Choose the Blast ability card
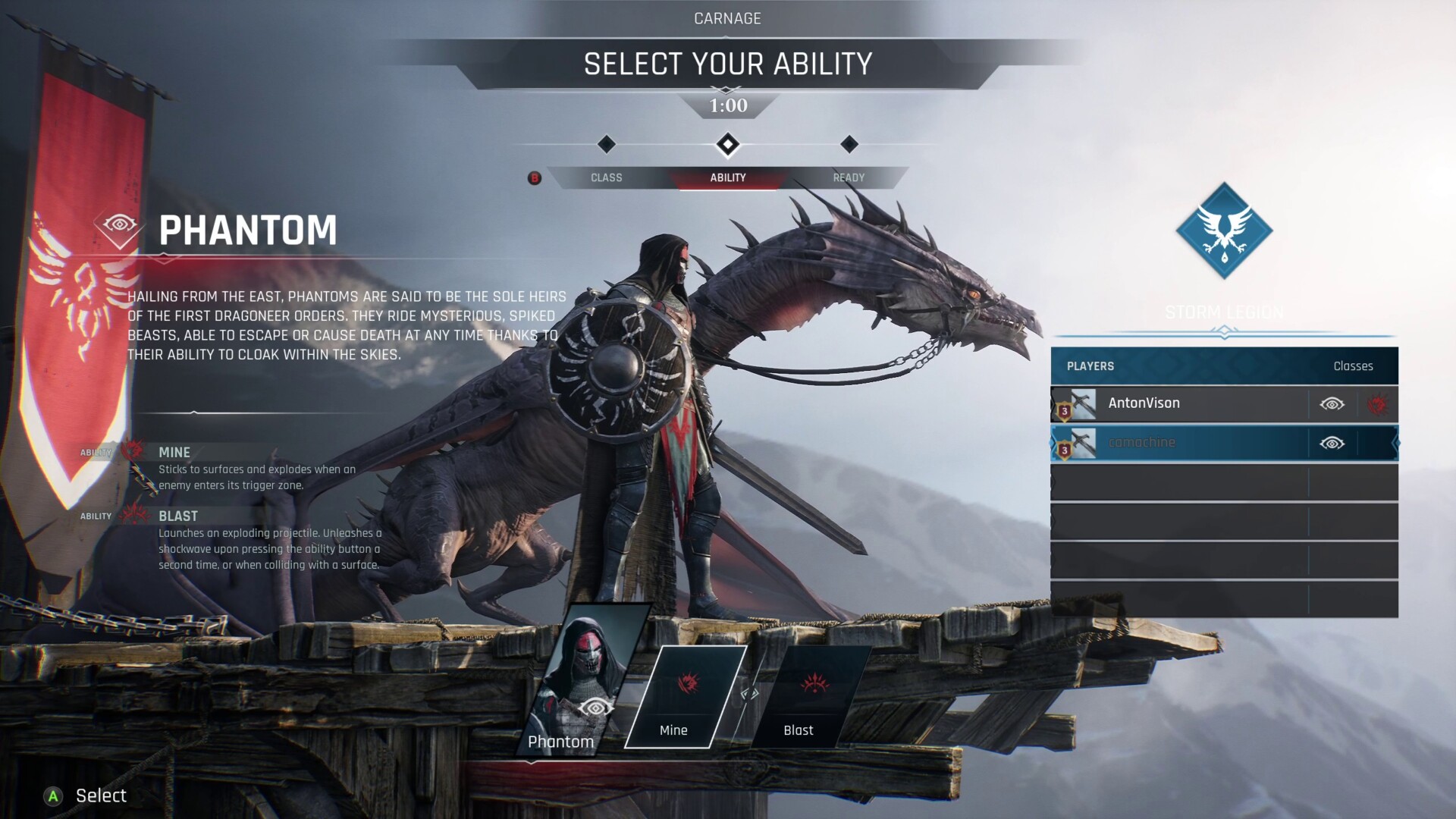1456x819 pixels. click(x=808, y=696)
